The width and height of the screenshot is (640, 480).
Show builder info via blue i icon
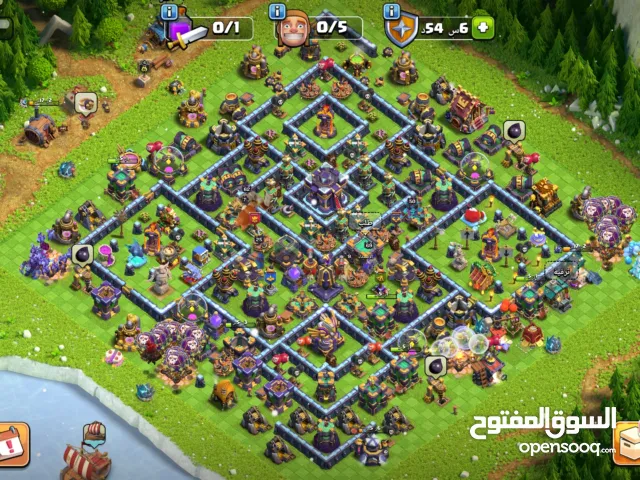click(279, 11)
